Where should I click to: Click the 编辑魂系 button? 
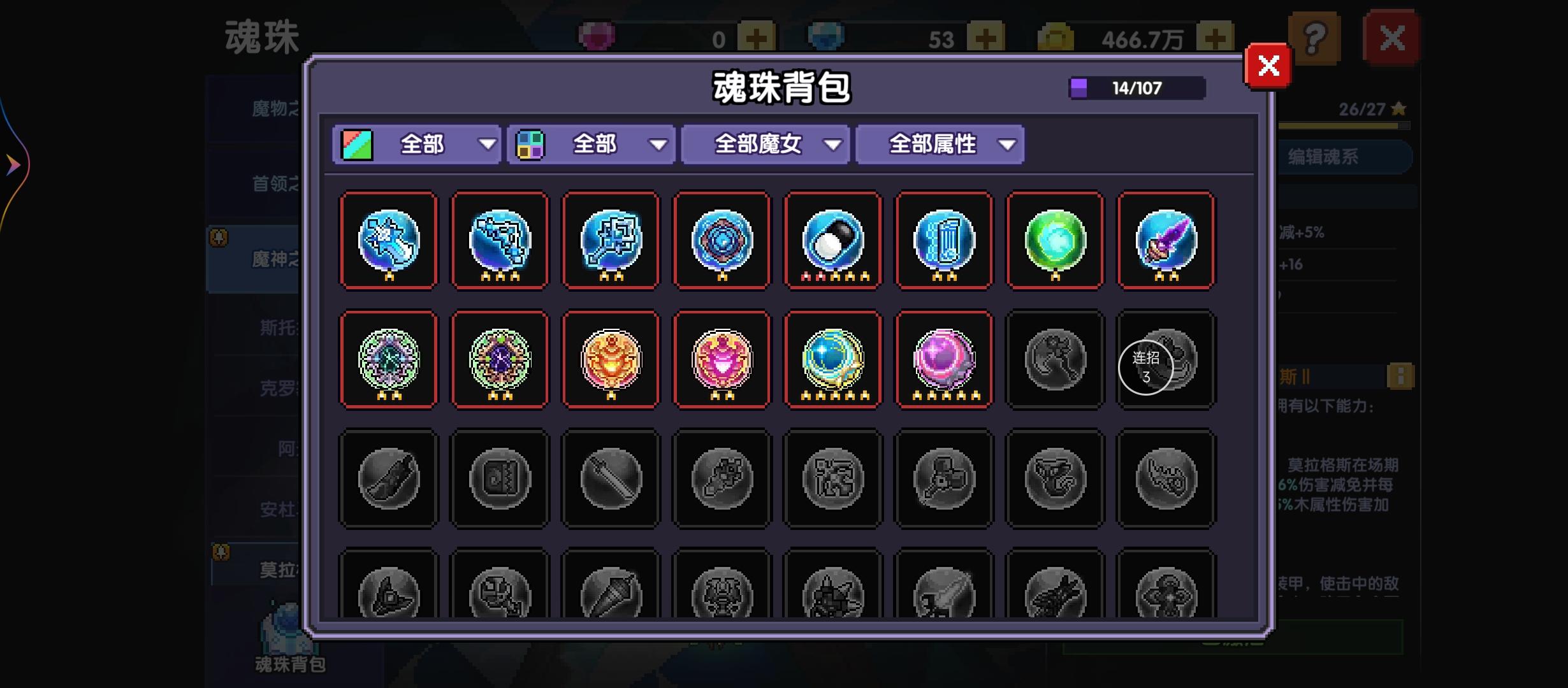(1345, 157)
